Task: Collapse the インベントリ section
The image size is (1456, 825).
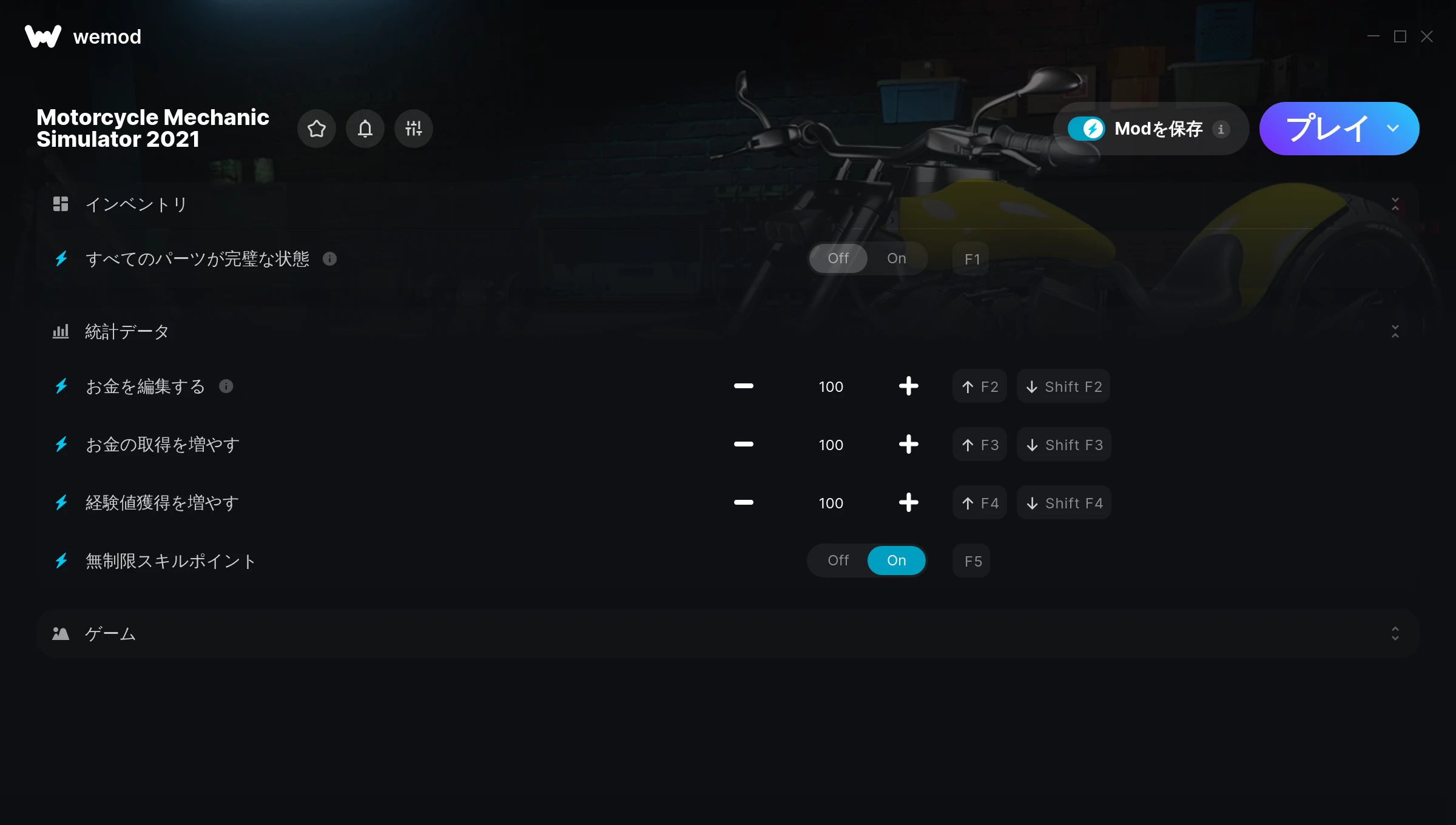Action: (x=1395, y=204)
